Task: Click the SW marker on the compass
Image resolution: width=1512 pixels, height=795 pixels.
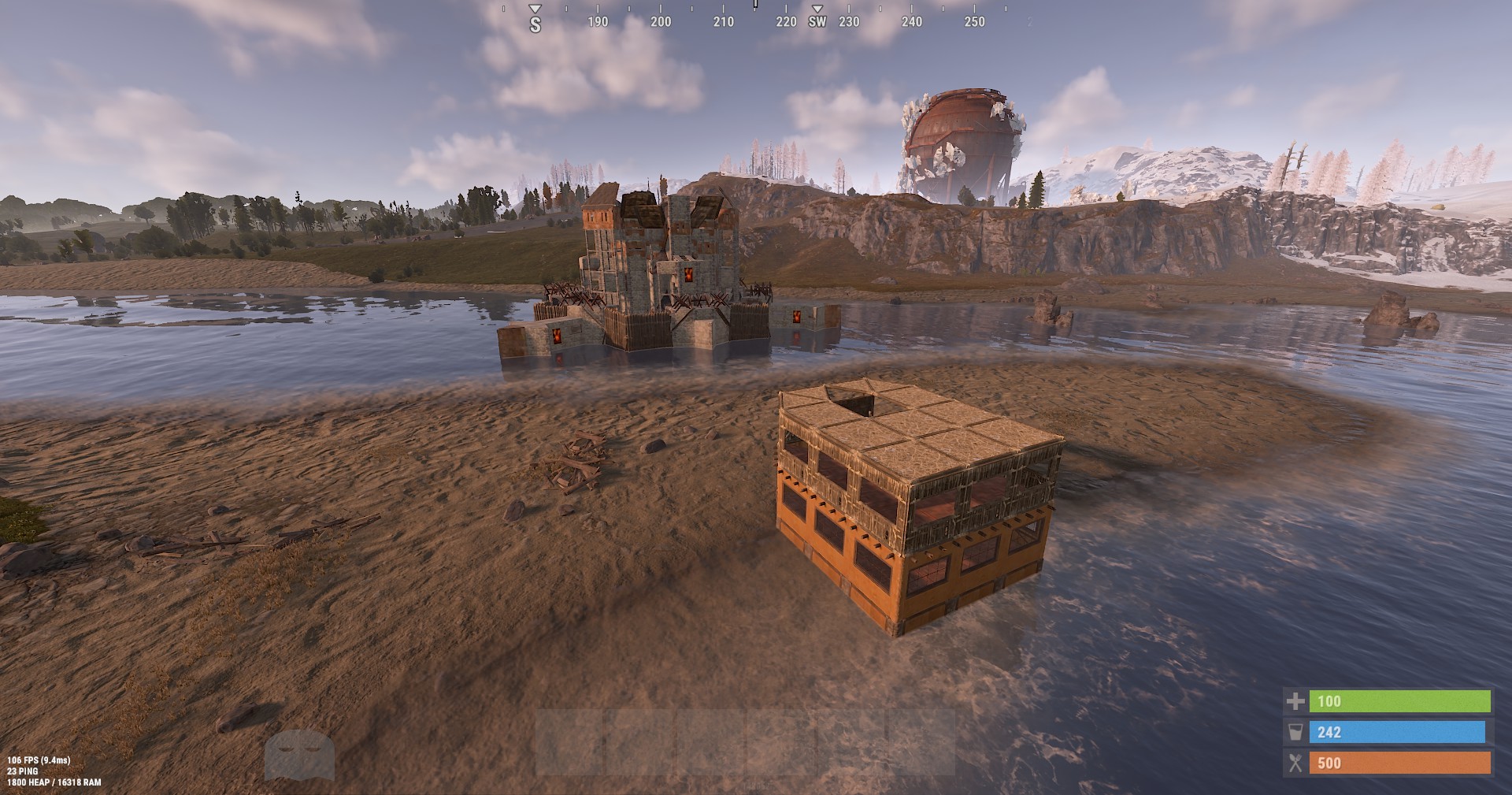Action: click(x=817, y=23)
